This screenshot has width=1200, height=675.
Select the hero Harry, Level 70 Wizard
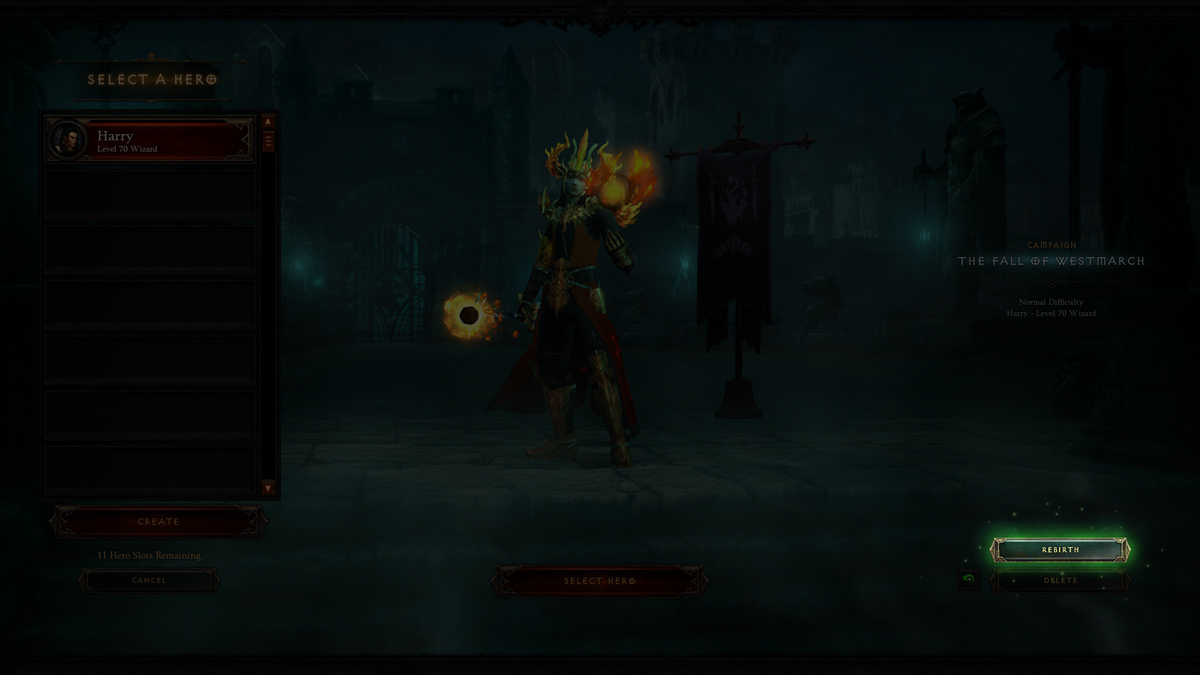[x=148, y=140]
